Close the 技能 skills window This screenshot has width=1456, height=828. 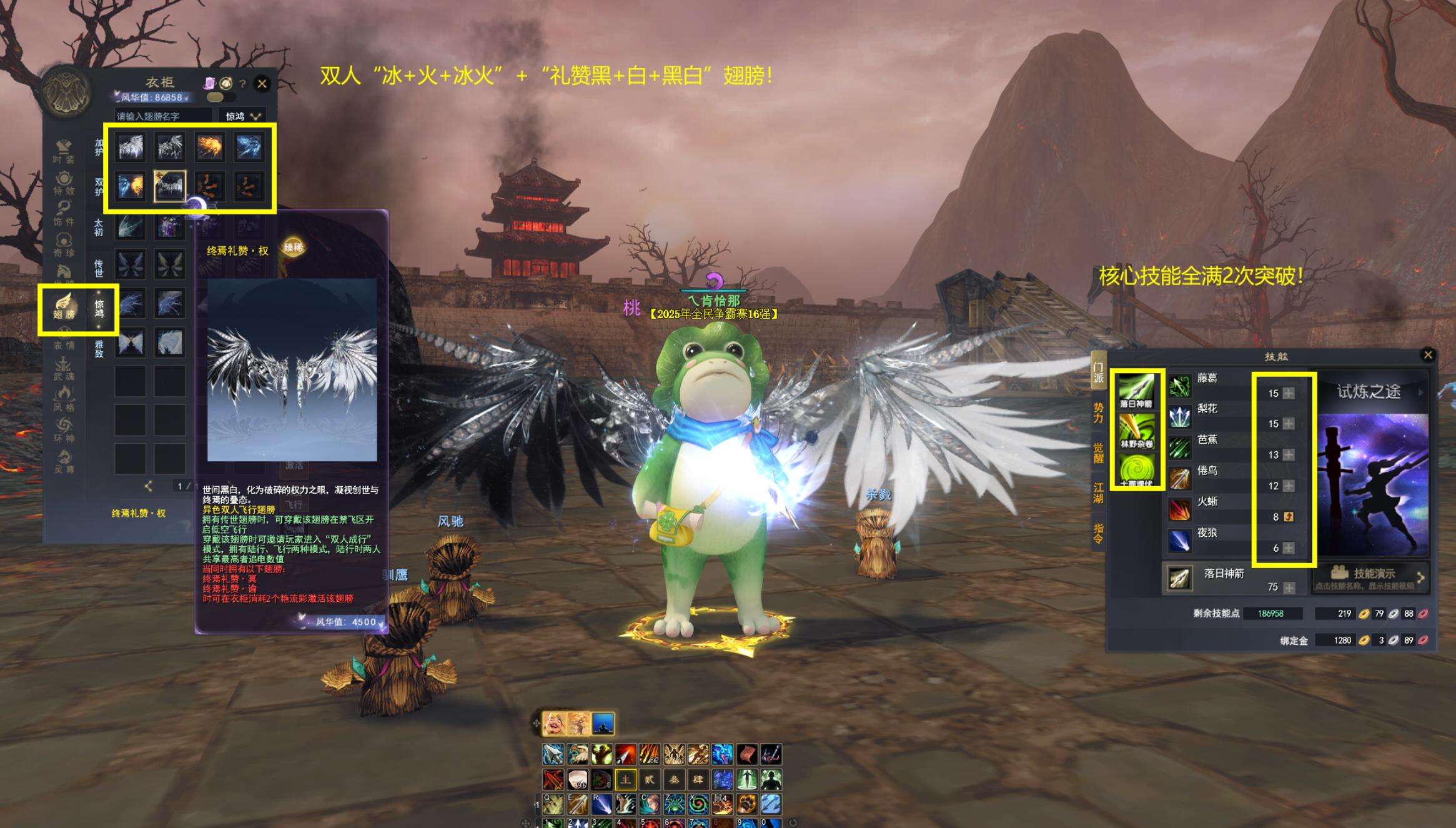pos(1428,355)
